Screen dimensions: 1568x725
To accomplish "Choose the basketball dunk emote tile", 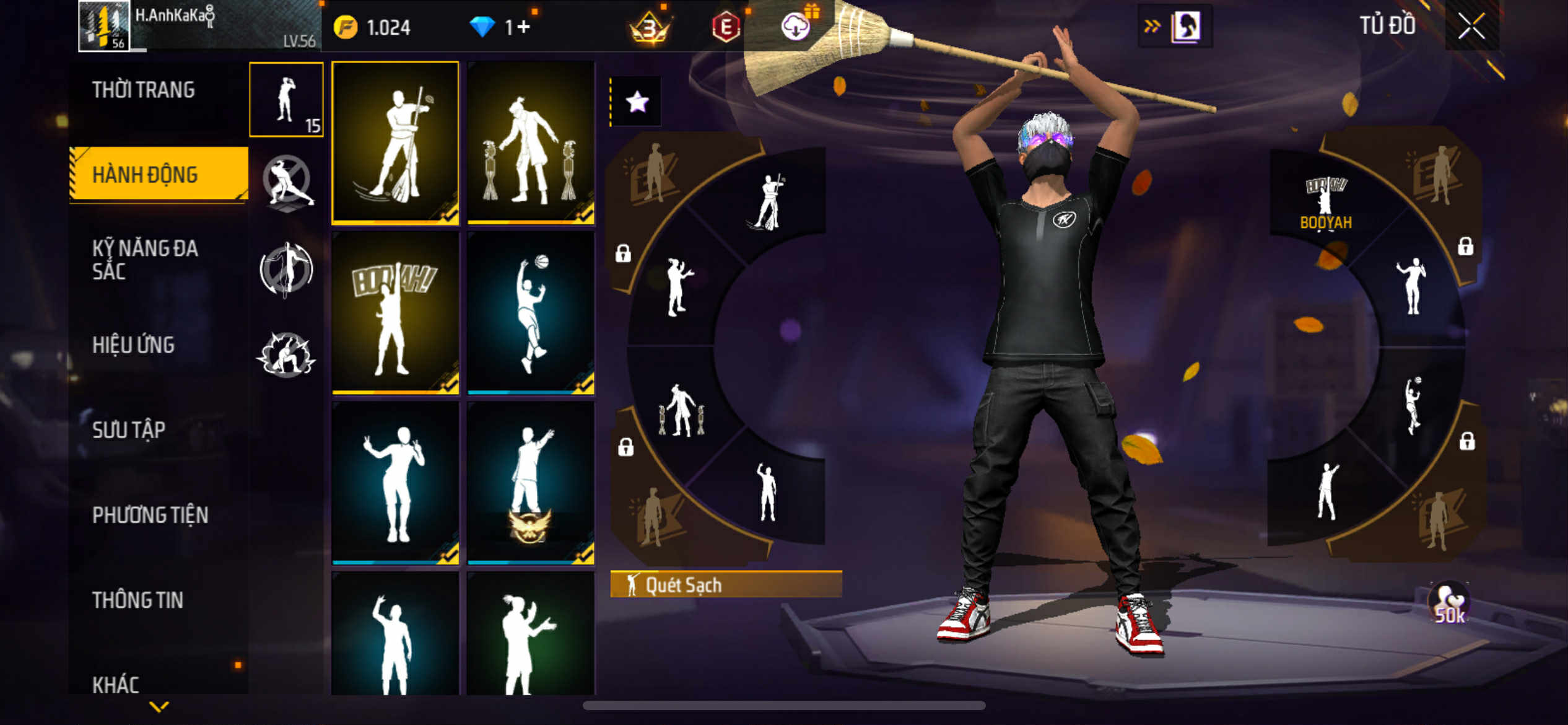I will pos(531,313).
